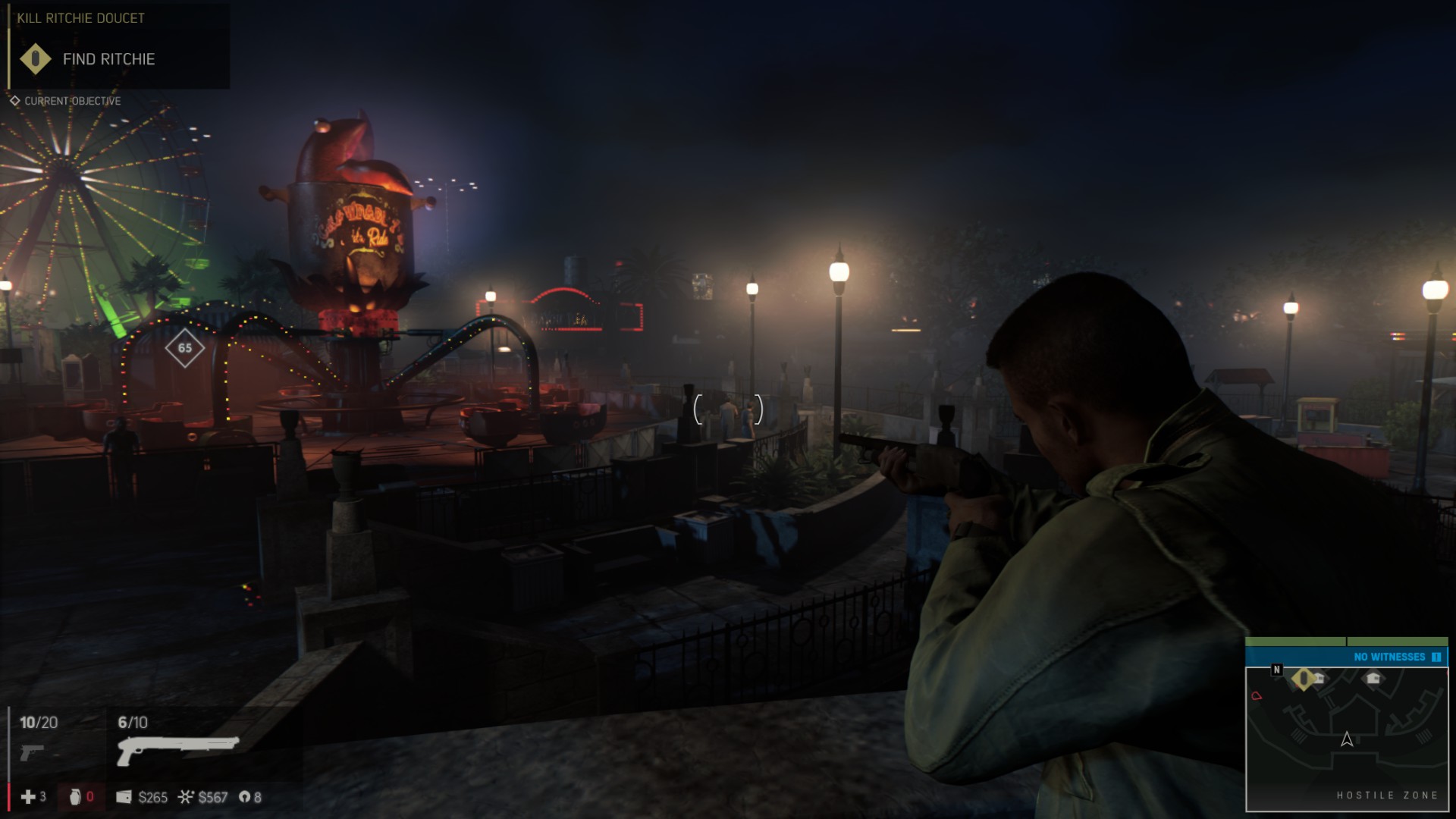This screenshot has width=1456, height=819.
Task: Select the Find Ritchie objective tracker
Action: pos(108,59)
